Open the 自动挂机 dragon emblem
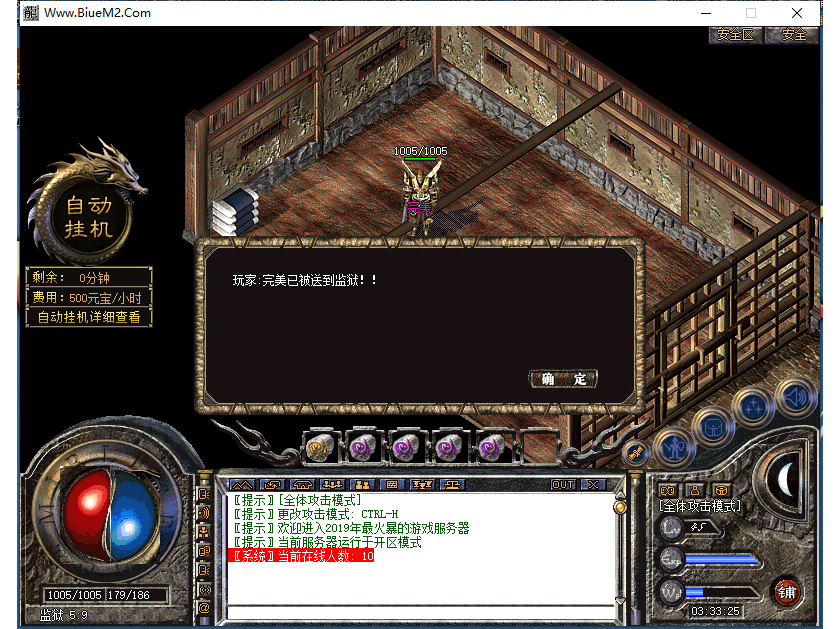This screenshot has width=840, height=629. (88, 216)
